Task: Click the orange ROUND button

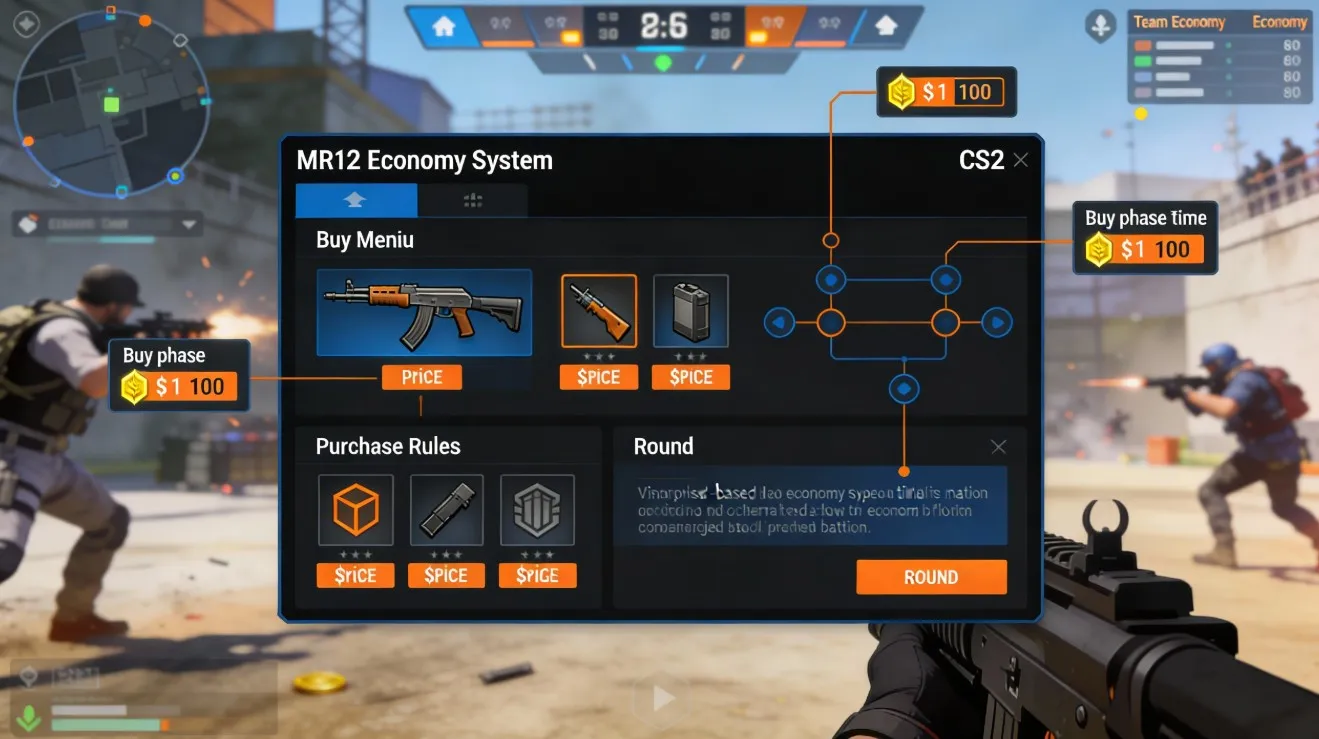Action: click(931, 577)
